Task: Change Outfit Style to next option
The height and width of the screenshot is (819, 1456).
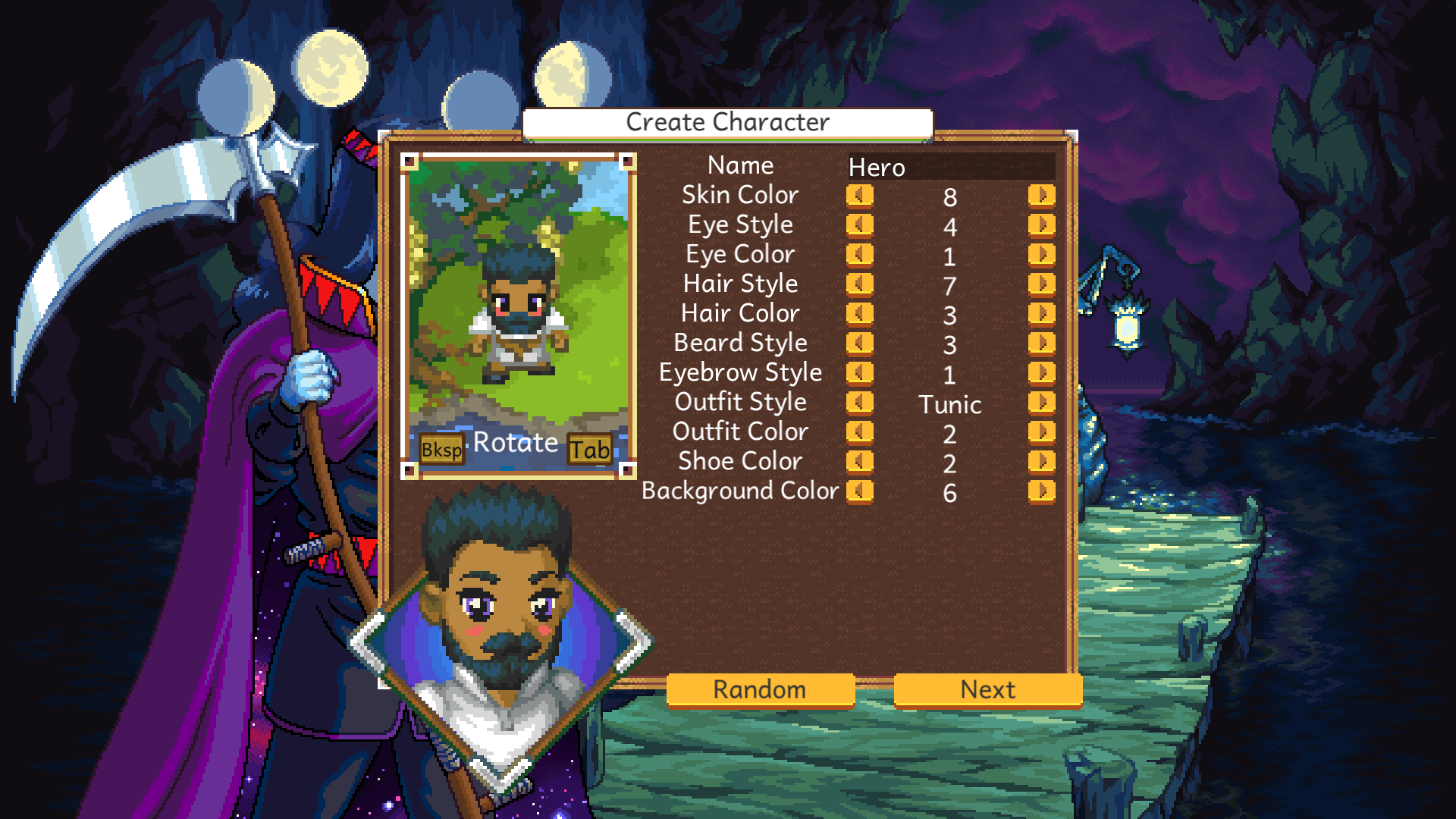Action: 1041,403
